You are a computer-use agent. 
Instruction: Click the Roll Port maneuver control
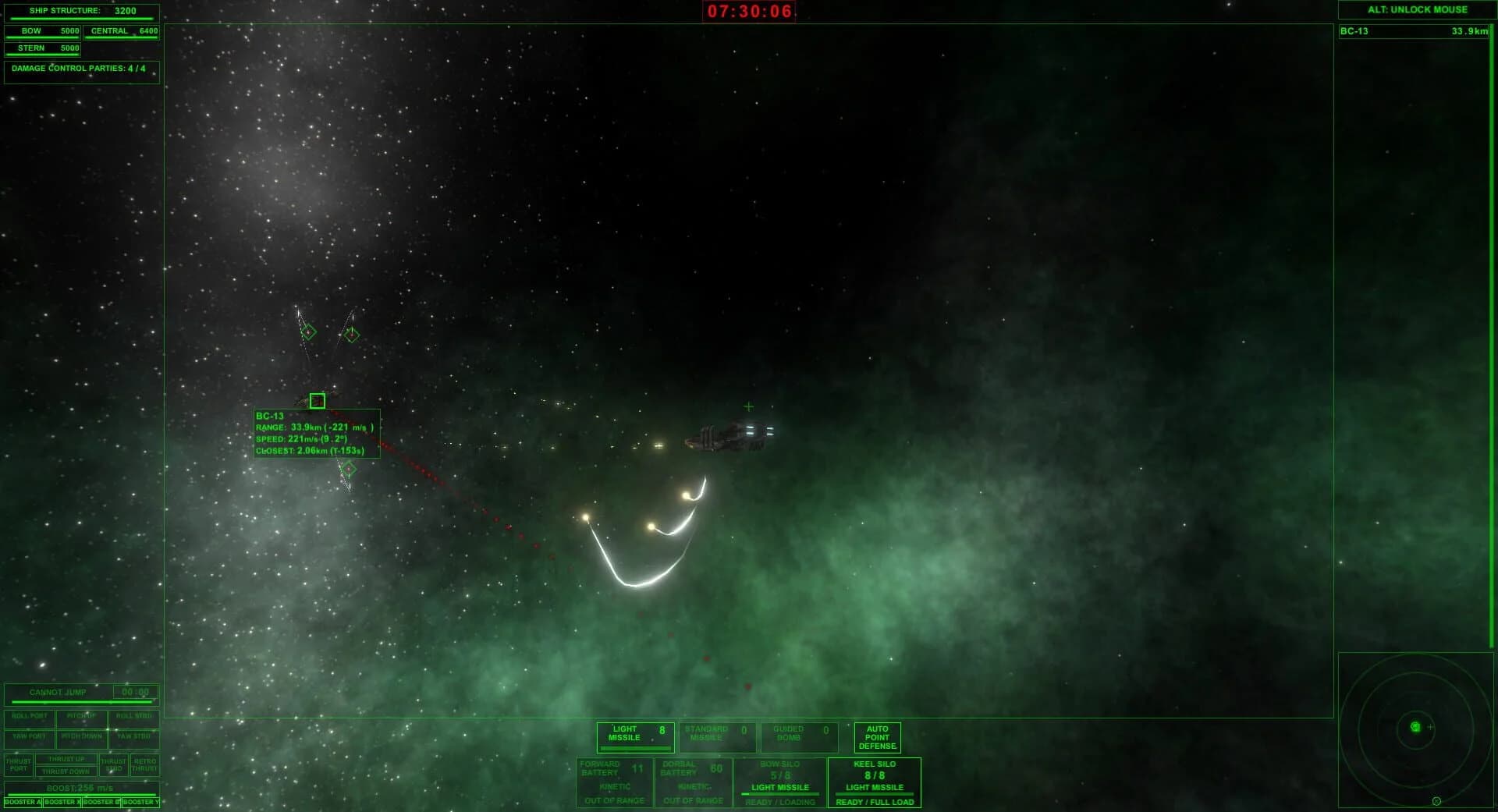pos(30,717)
